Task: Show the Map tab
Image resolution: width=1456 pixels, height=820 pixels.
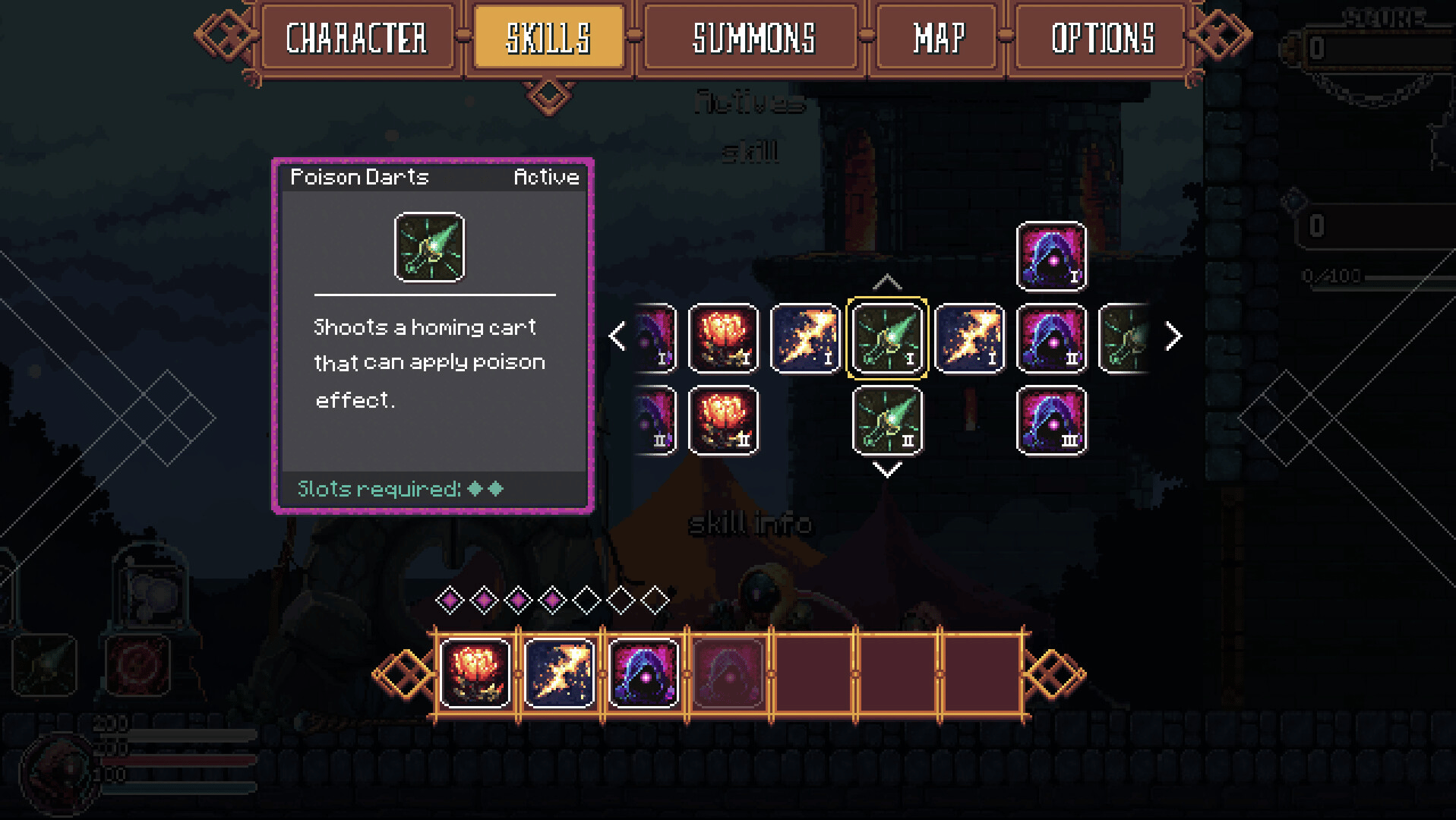Action: coord(939,39)
